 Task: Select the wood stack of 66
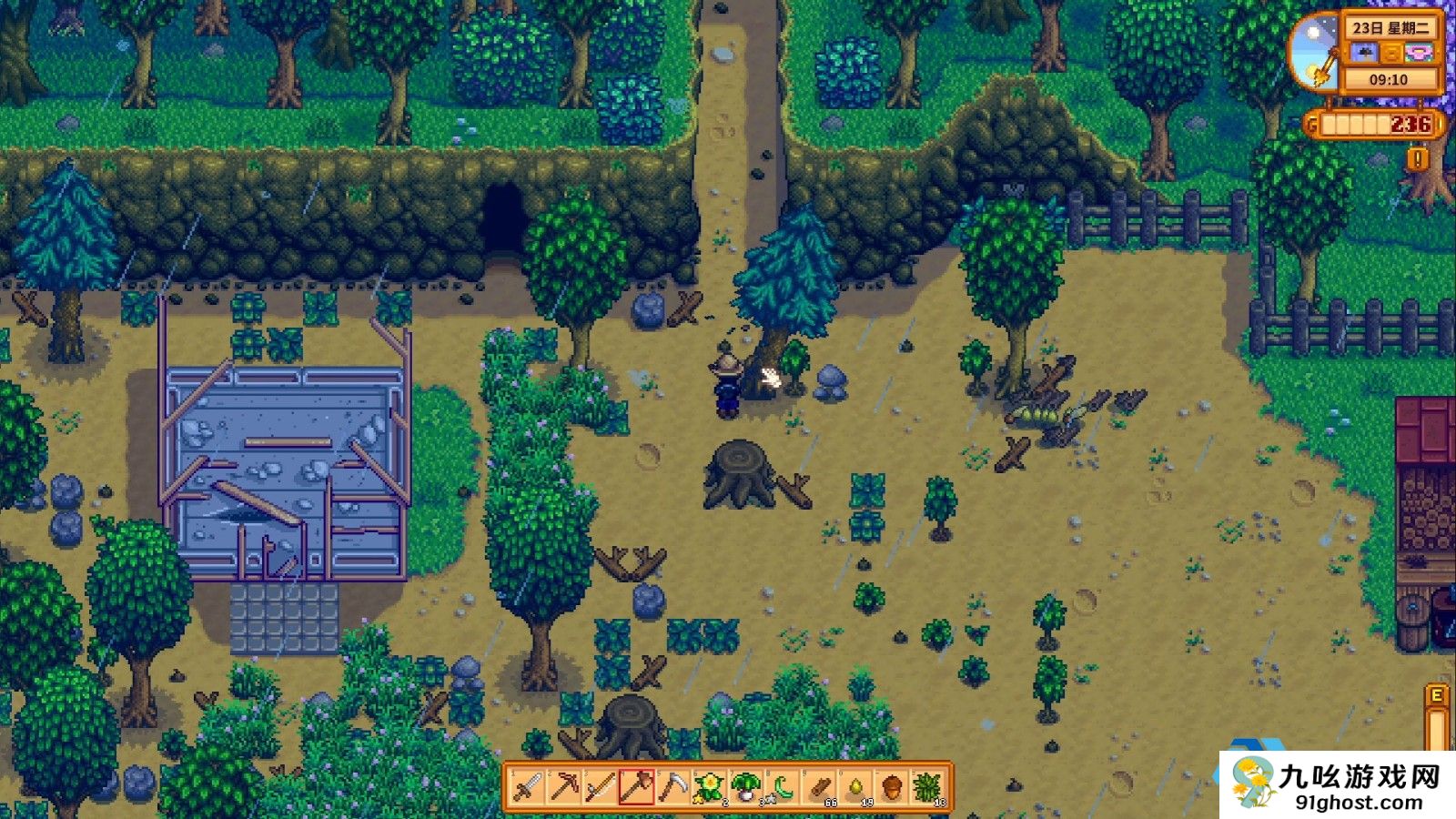[819, 787]
